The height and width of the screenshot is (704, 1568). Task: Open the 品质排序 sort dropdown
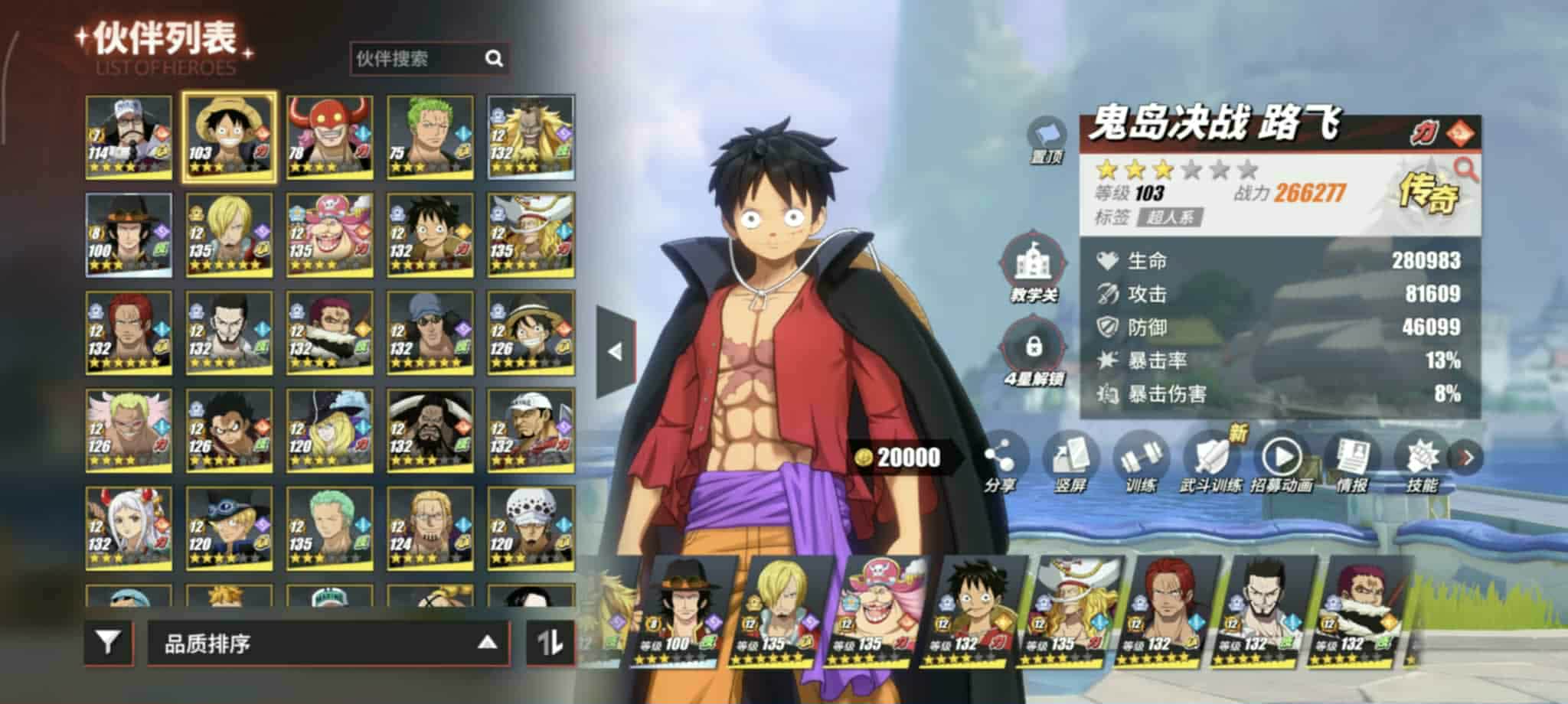327,644
